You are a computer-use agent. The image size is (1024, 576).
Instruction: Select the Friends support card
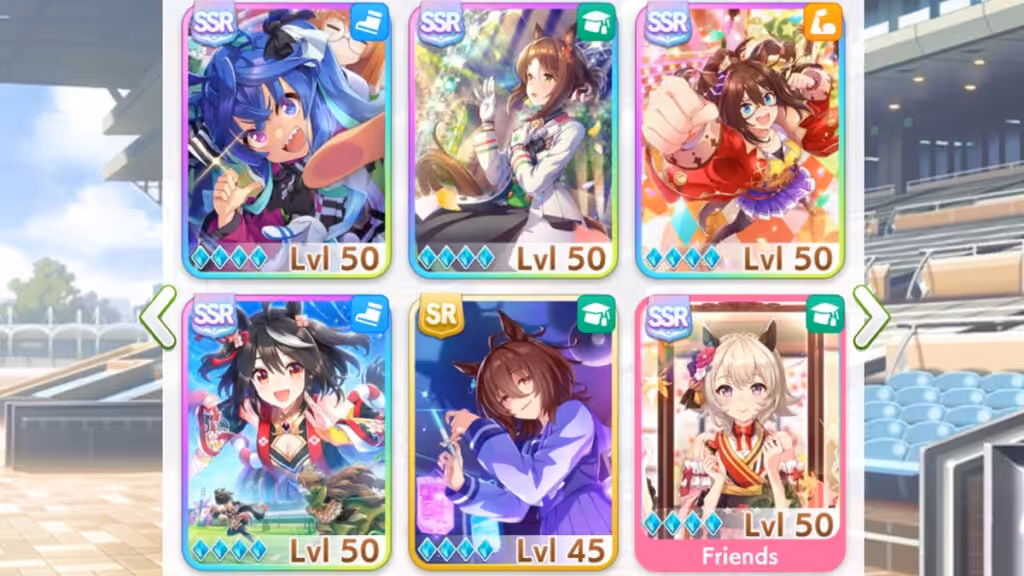tap(740, 432)
